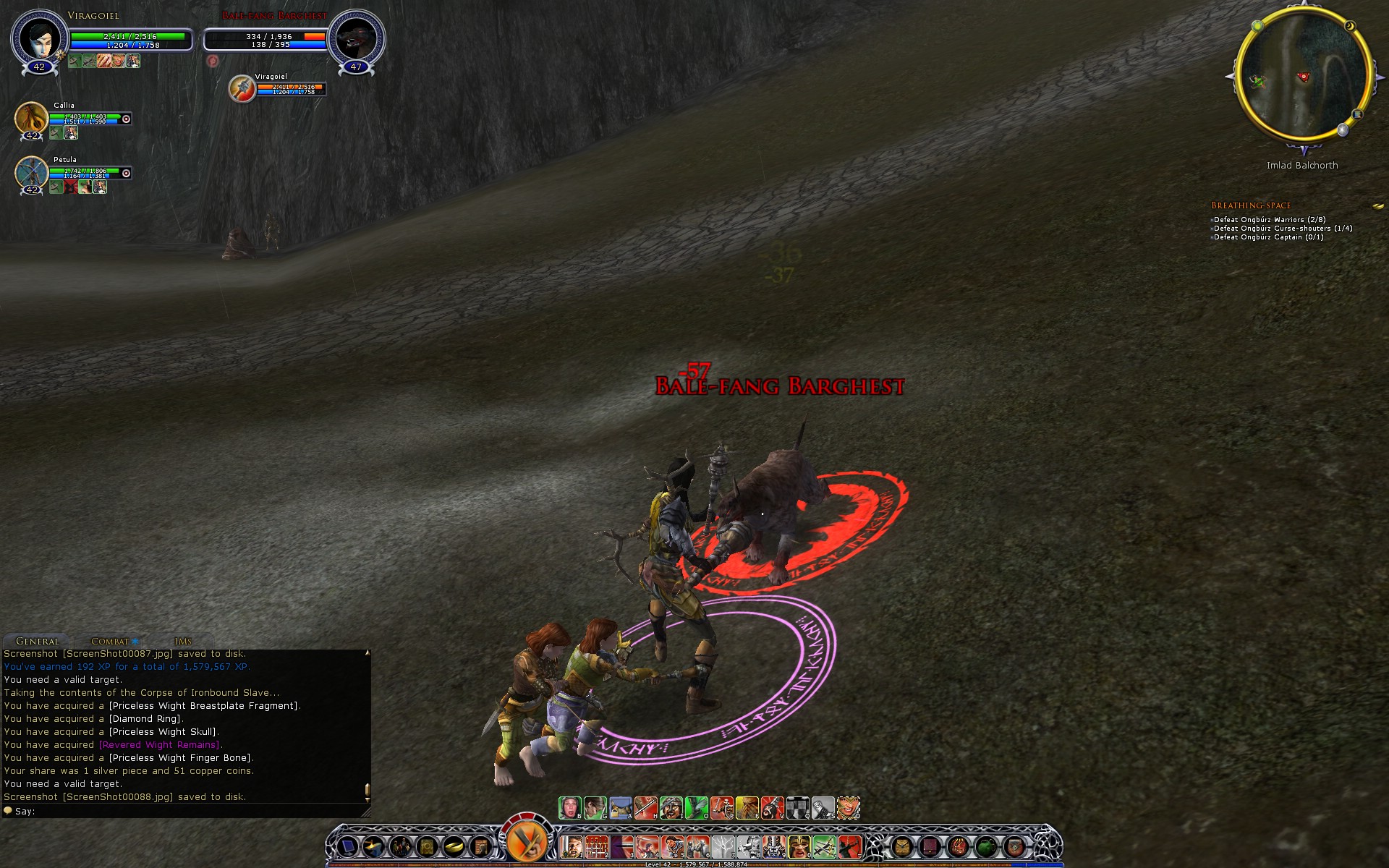Switch to the Combat chat tab

pos(110,642)
